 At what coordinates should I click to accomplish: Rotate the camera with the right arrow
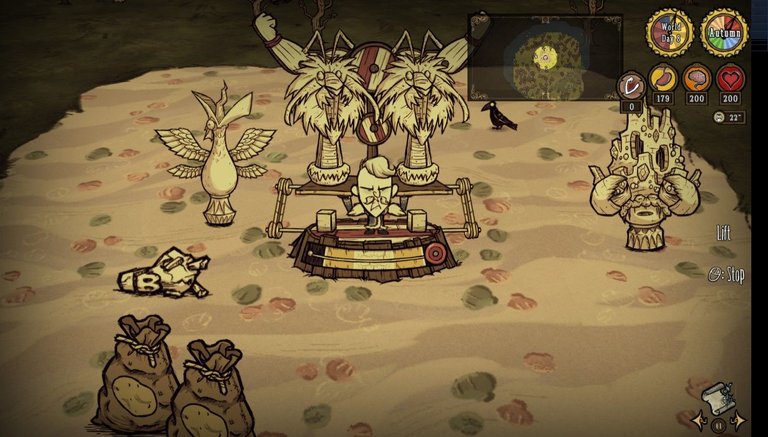click(x=740, y=420)
